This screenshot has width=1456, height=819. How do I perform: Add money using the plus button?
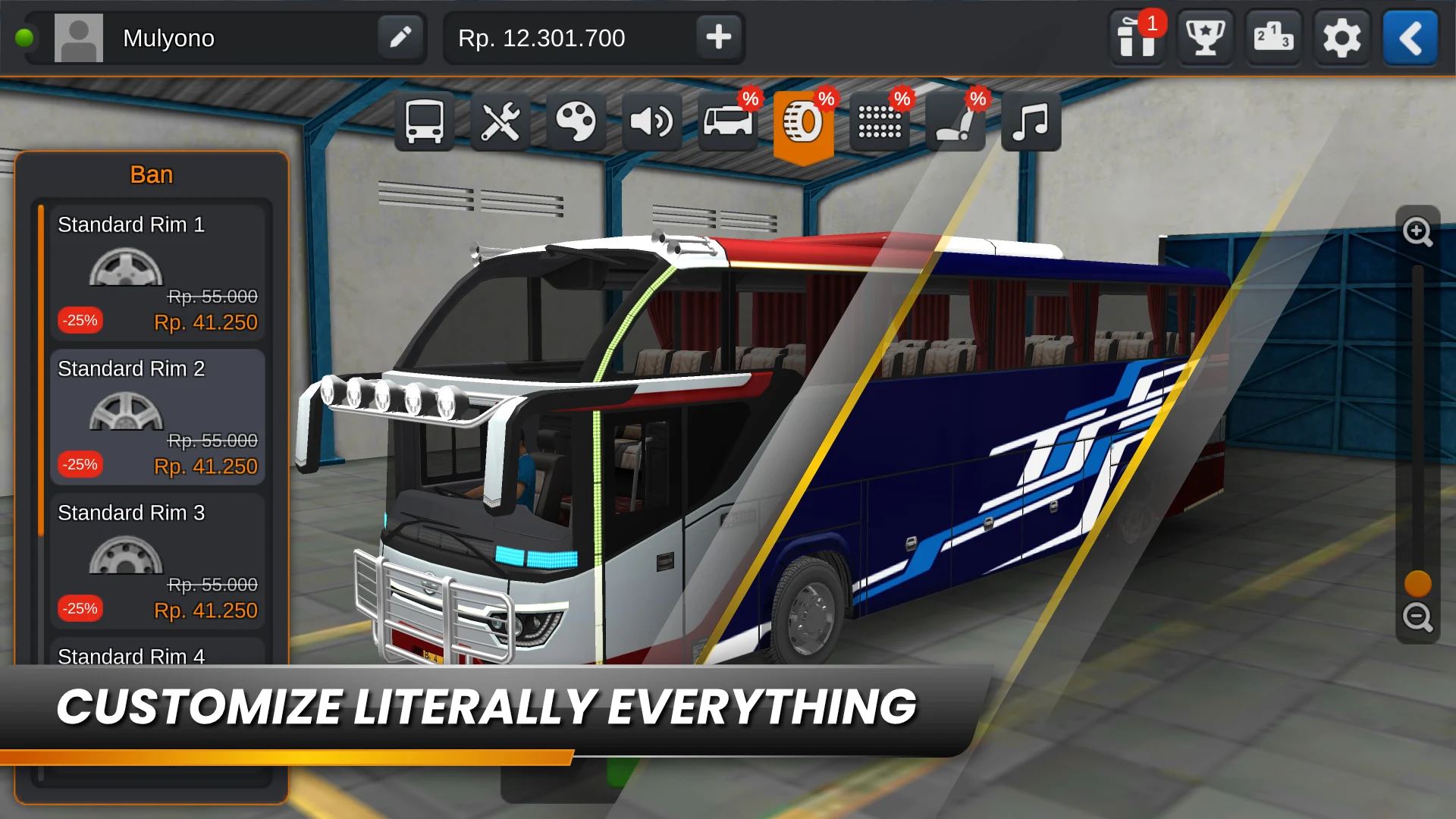pyautogui.click(x=717, y=37)
